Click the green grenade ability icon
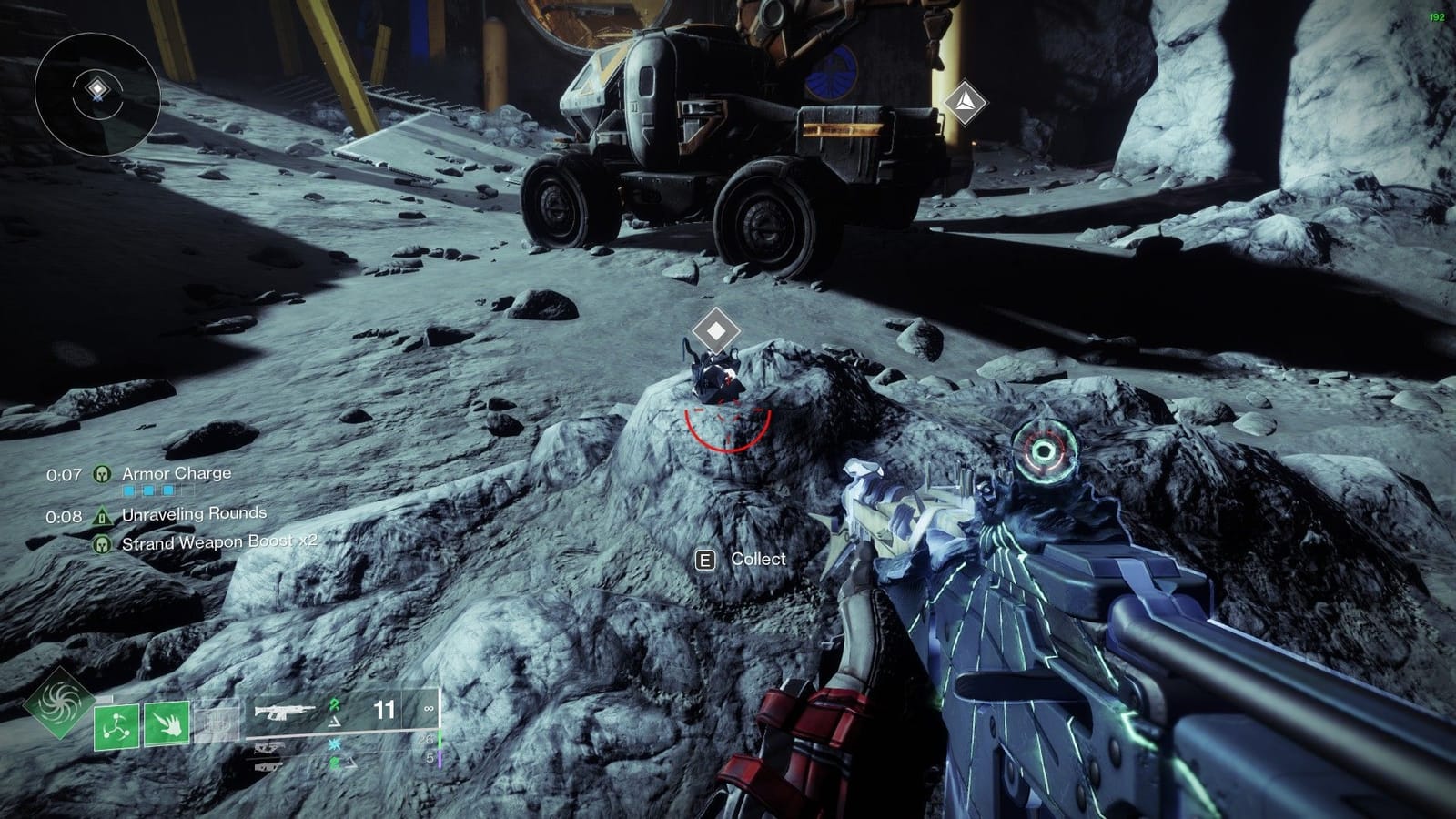 pos(116,726)
